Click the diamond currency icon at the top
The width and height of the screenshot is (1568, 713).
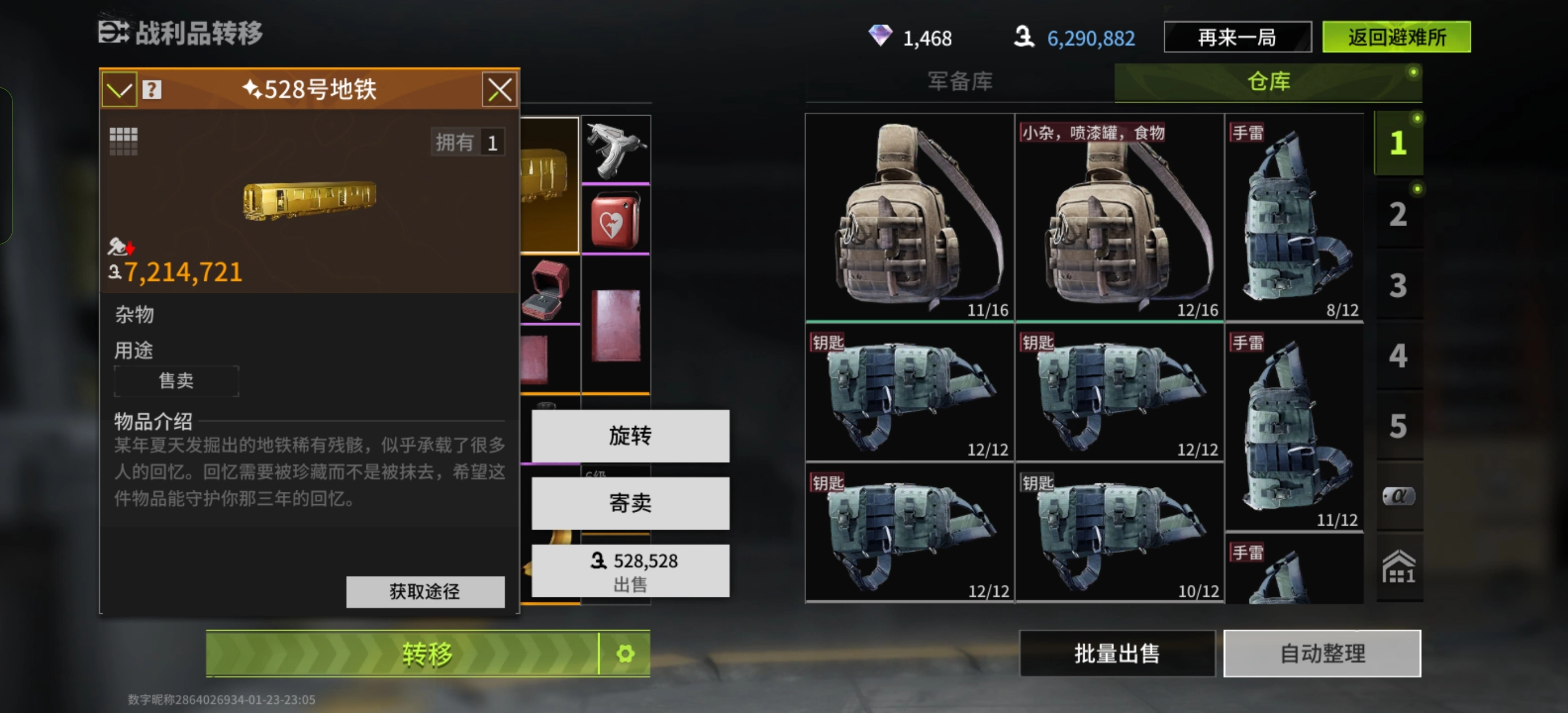[x=884, y=38]
